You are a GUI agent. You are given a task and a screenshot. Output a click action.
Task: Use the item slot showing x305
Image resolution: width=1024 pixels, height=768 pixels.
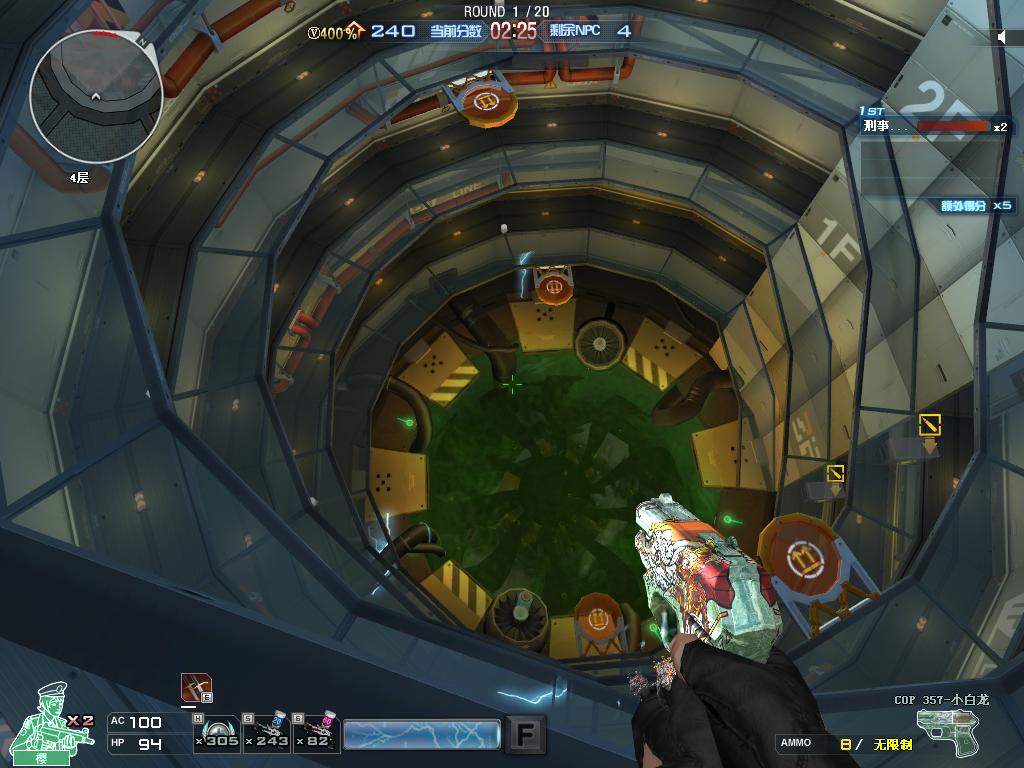(216, 733)
